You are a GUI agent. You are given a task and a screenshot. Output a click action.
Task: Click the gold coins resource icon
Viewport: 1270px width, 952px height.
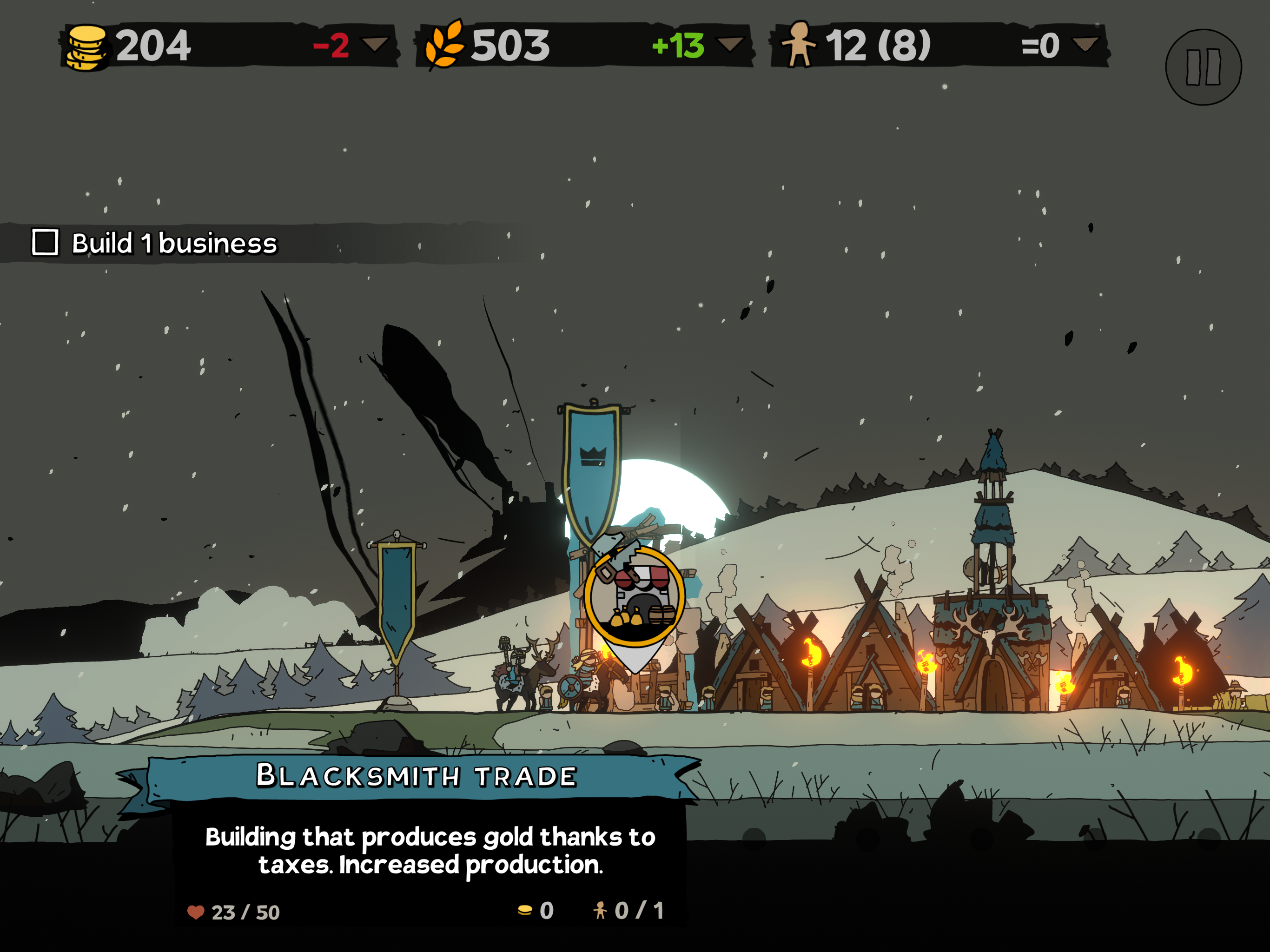pyautogui.click(x=86, y=47)
